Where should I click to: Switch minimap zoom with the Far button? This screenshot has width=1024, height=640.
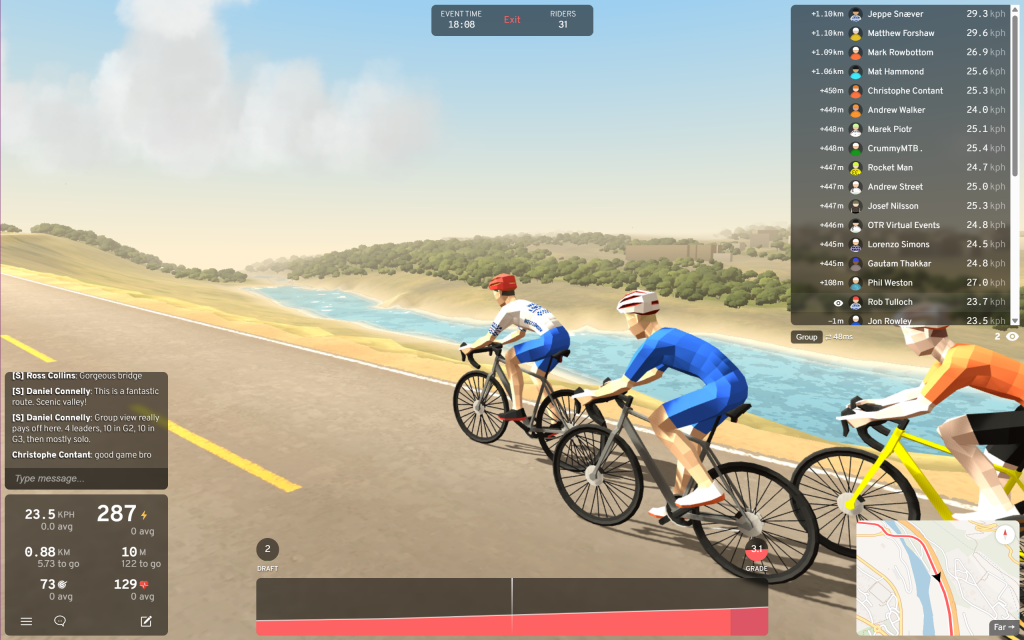[x=1002, y=627]
